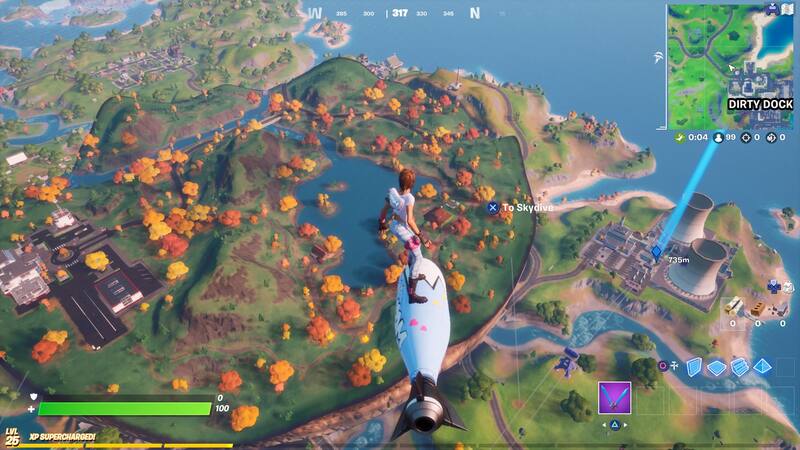Select the metal material icon

point(781,306)
